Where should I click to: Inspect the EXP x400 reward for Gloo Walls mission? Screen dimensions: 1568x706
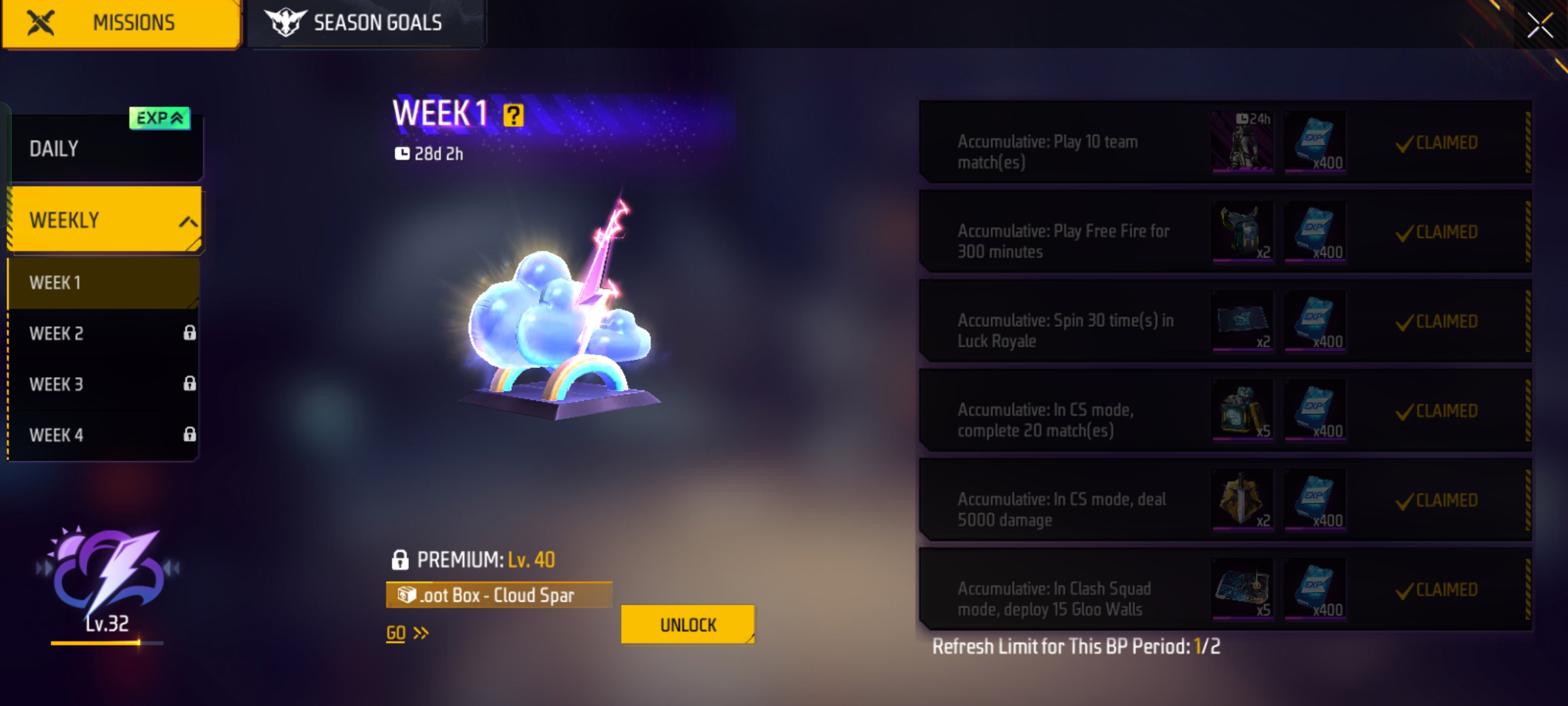tap(1315, 590)
